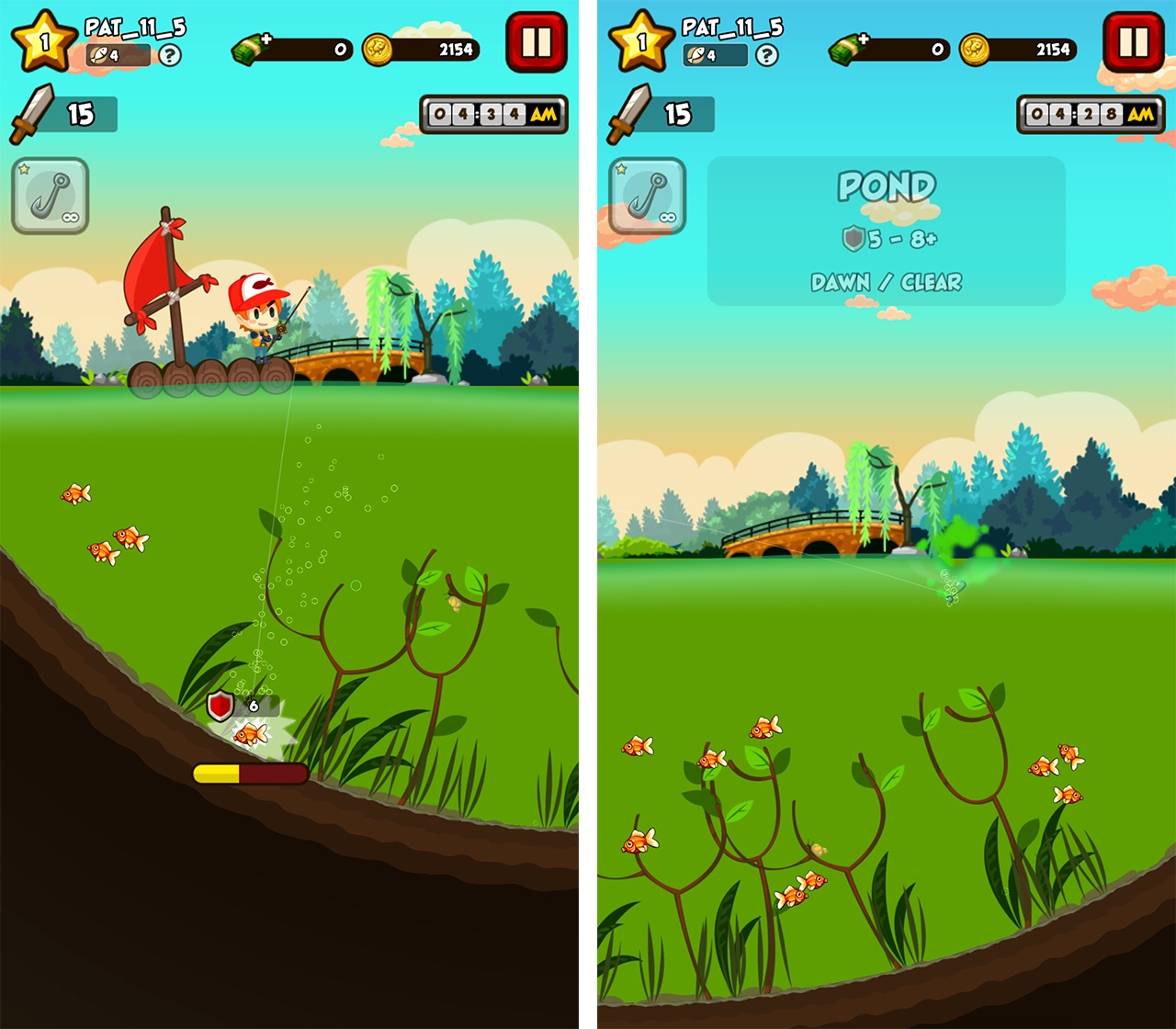Open the question mark help on the POND screen
Screen dimensions: 1176x1029
point(766,55)
